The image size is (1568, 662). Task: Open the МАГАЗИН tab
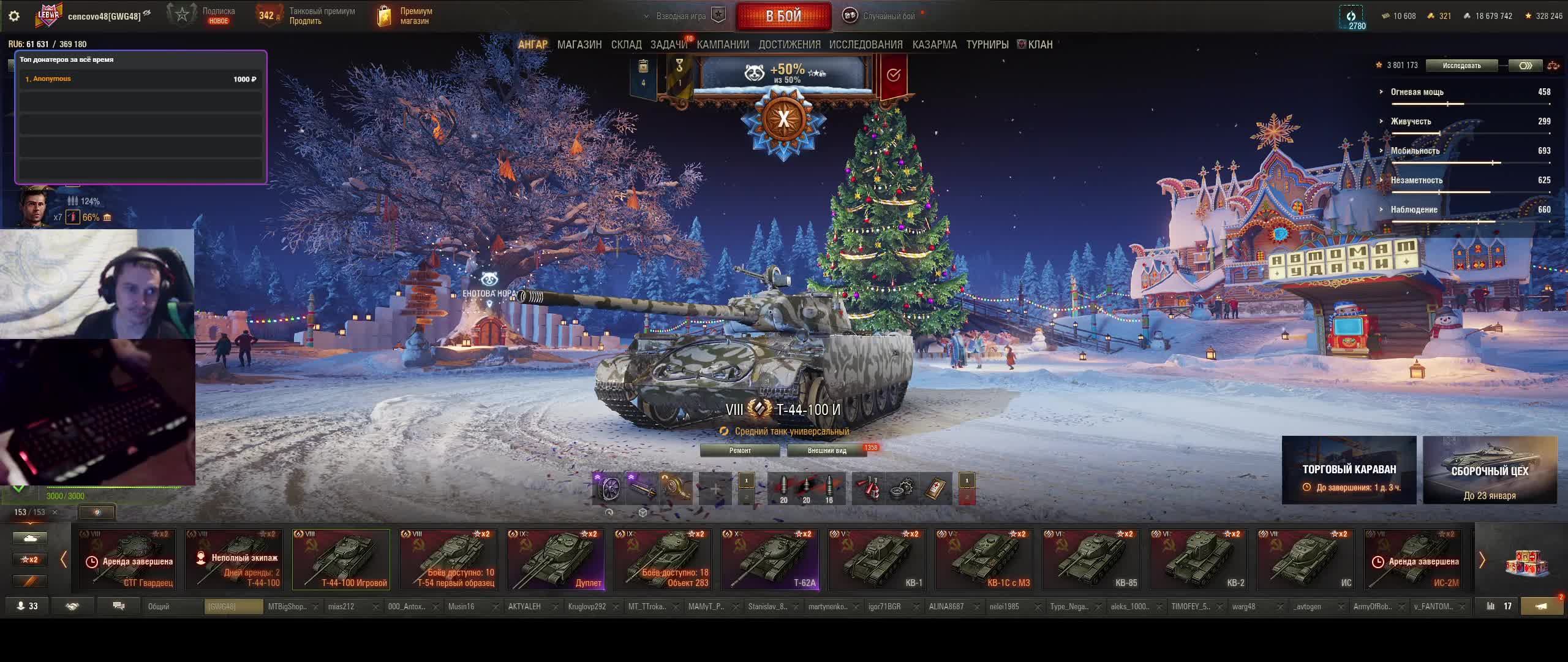579,45
